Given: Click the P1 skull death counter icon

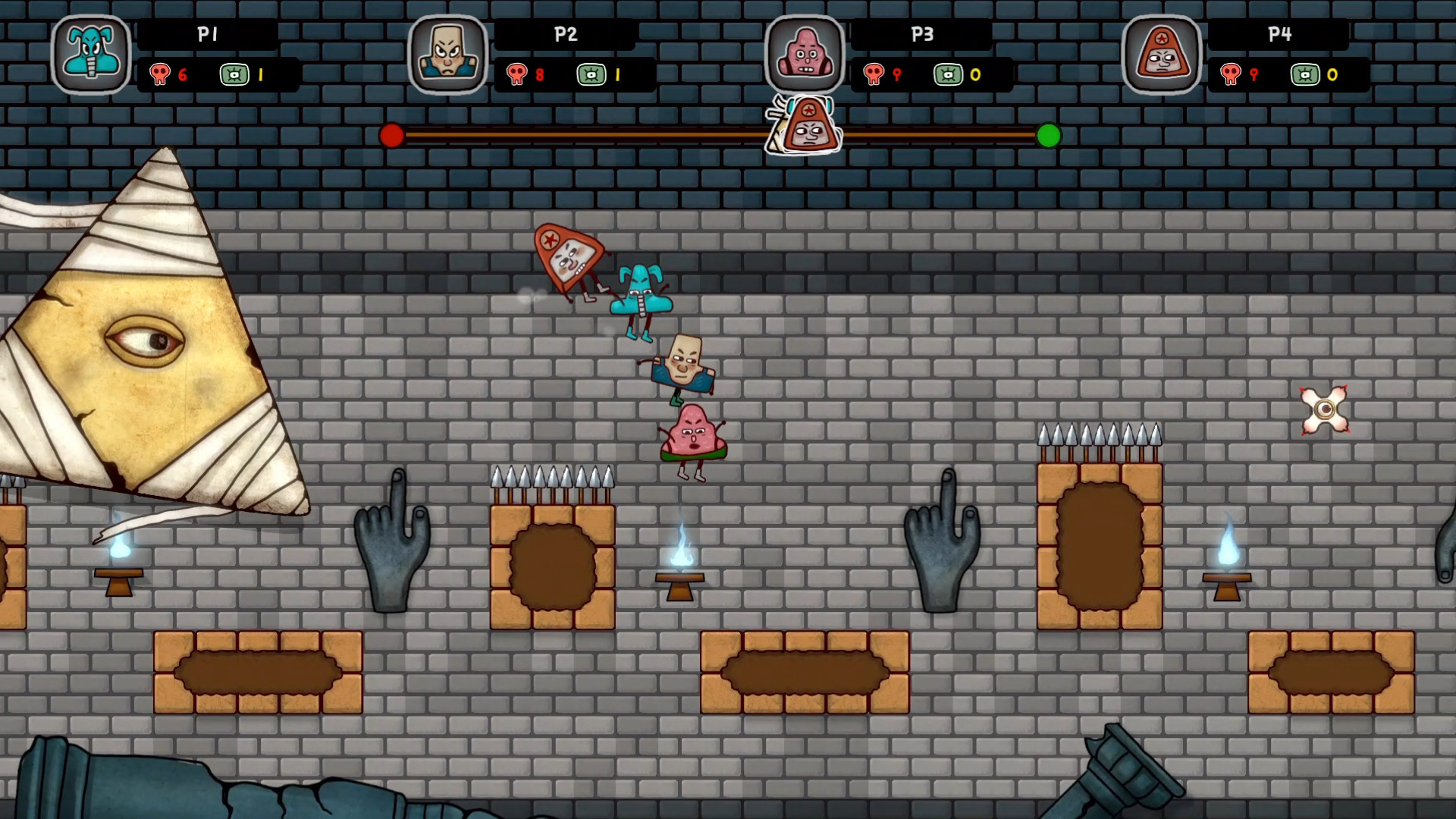Looking at the screenshot, I should click(159, 74).
